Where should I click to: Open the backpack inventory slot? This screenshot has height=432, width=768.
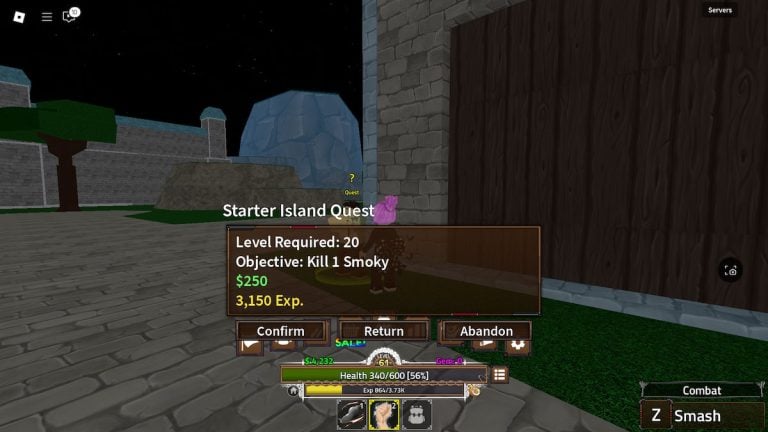[417, 414]
